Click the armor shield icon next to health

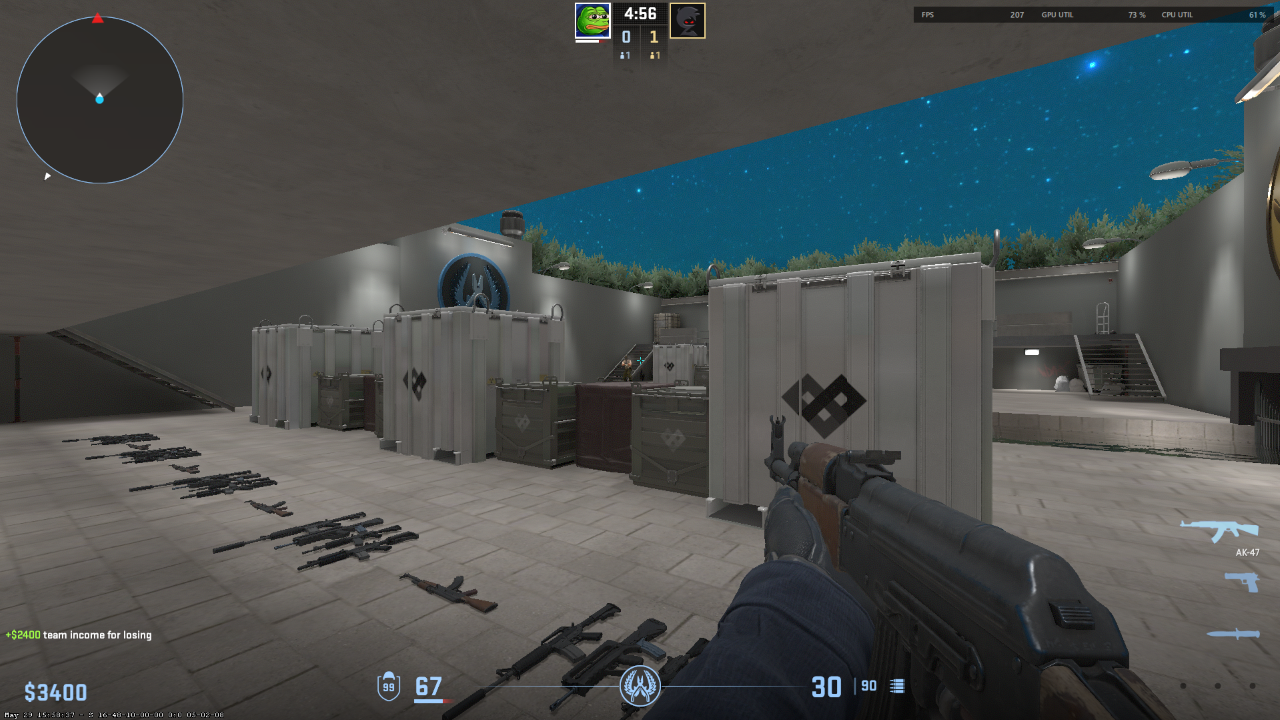[389, 685]
